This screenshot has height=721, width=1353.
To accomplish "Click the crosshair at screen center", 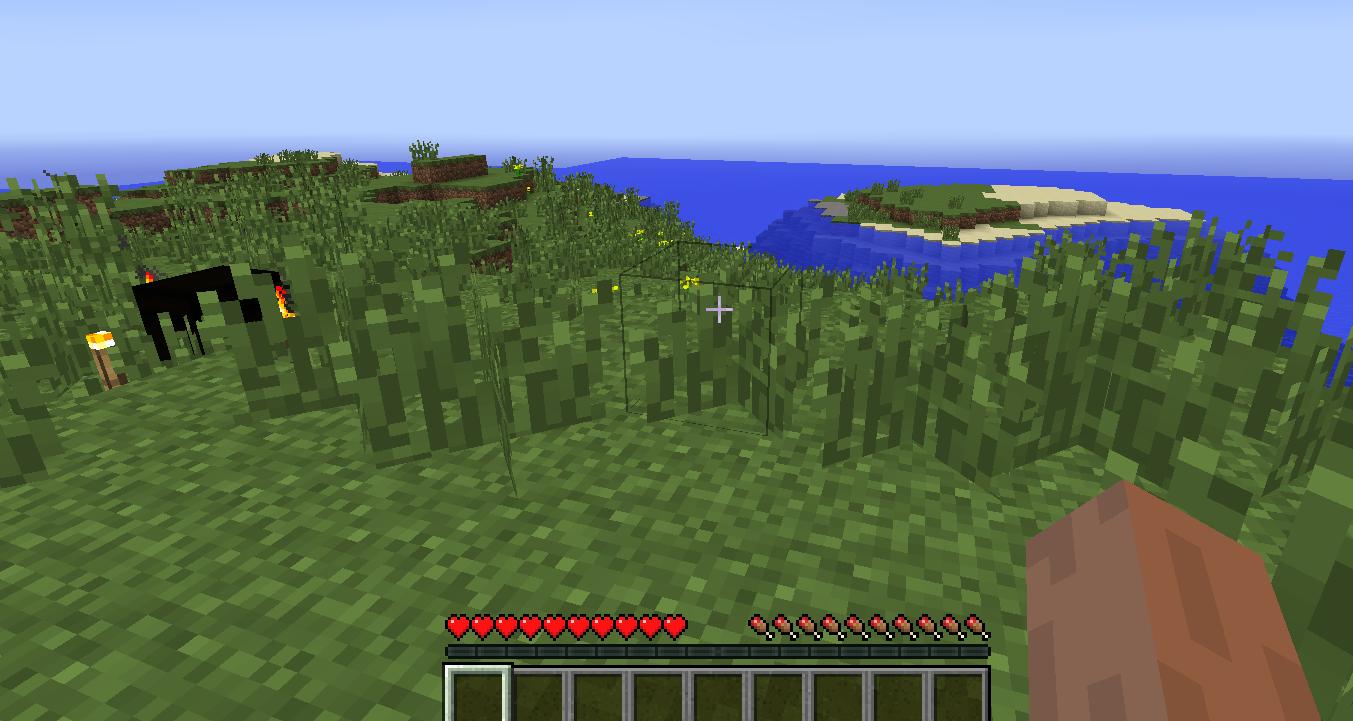I will 719,311.
